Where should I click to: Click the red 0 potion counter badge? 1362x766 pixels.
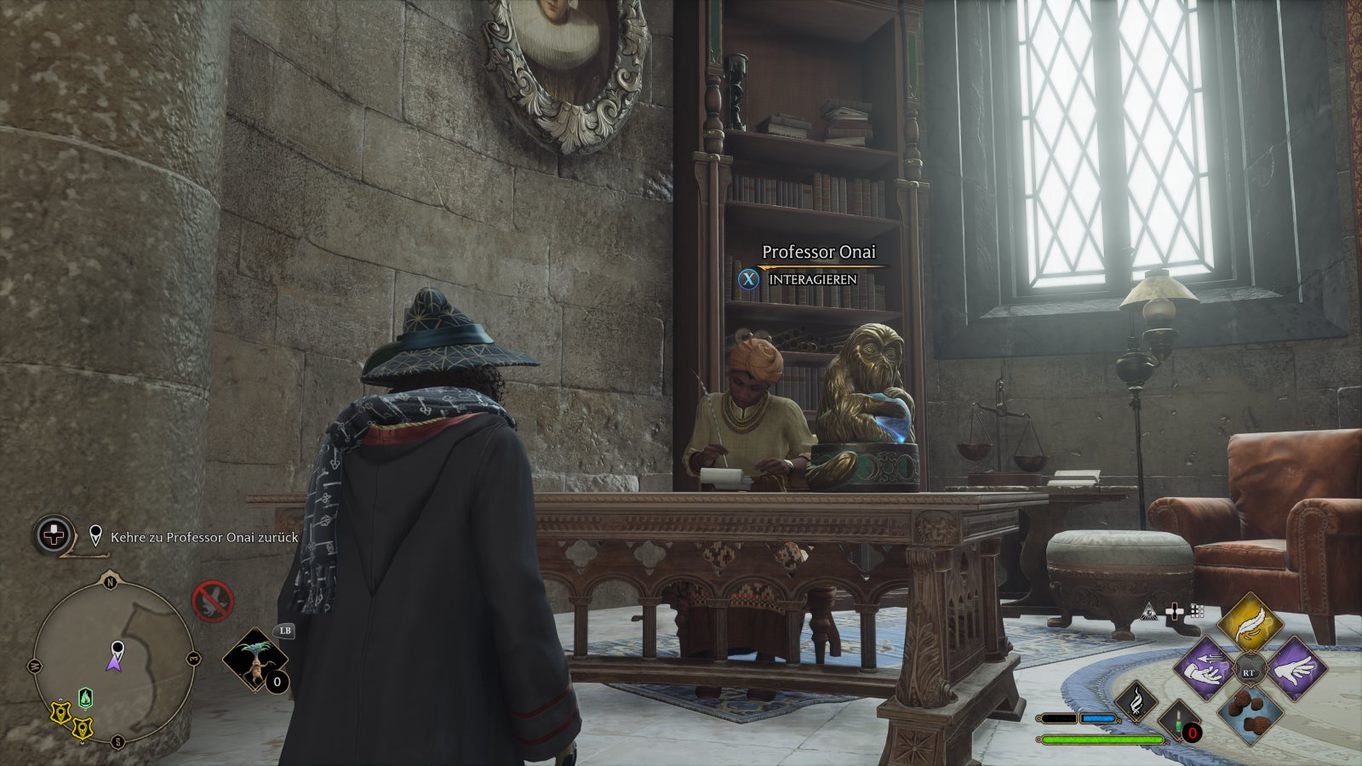click(x=1192, y=732)
